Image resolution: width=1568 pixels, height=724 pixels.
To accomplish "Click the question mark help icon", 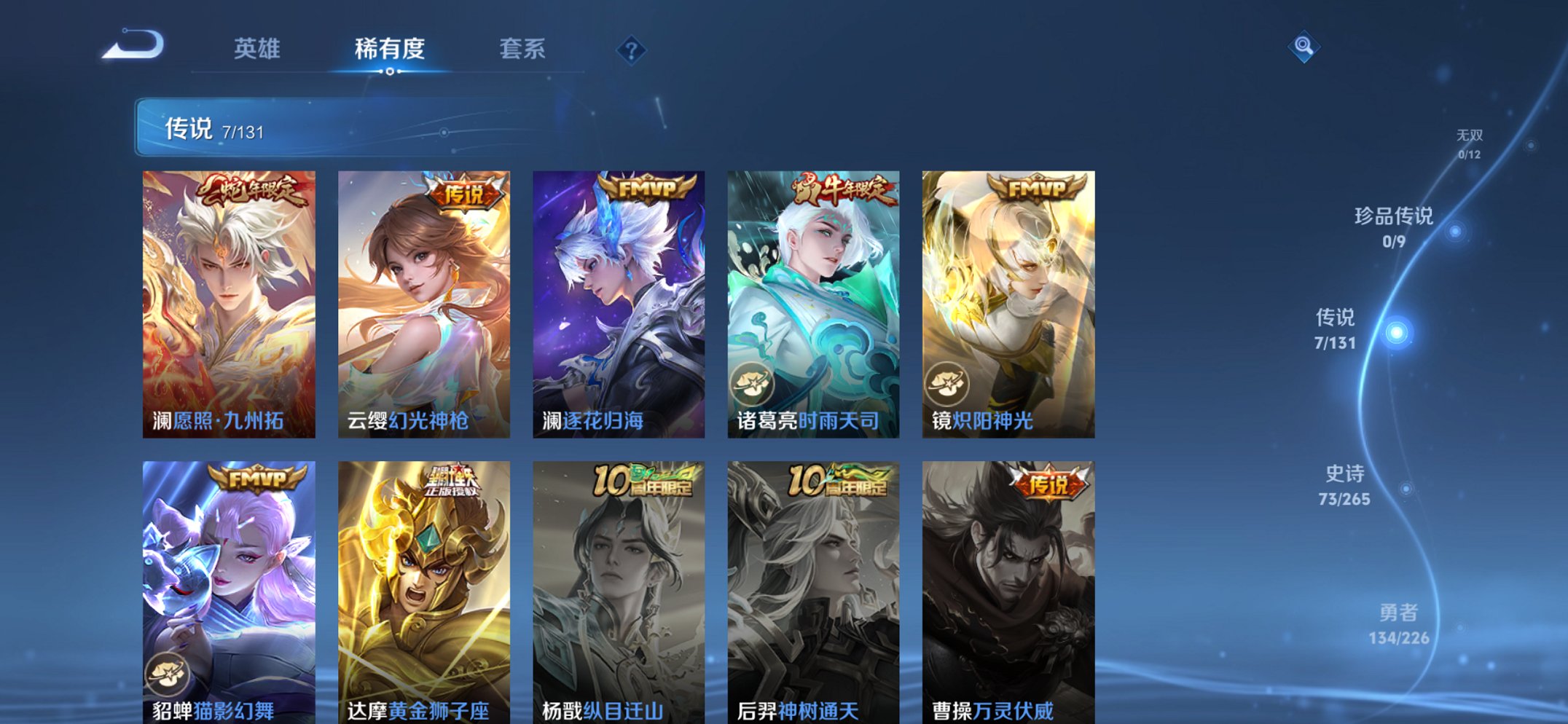I will pos(631,50).
